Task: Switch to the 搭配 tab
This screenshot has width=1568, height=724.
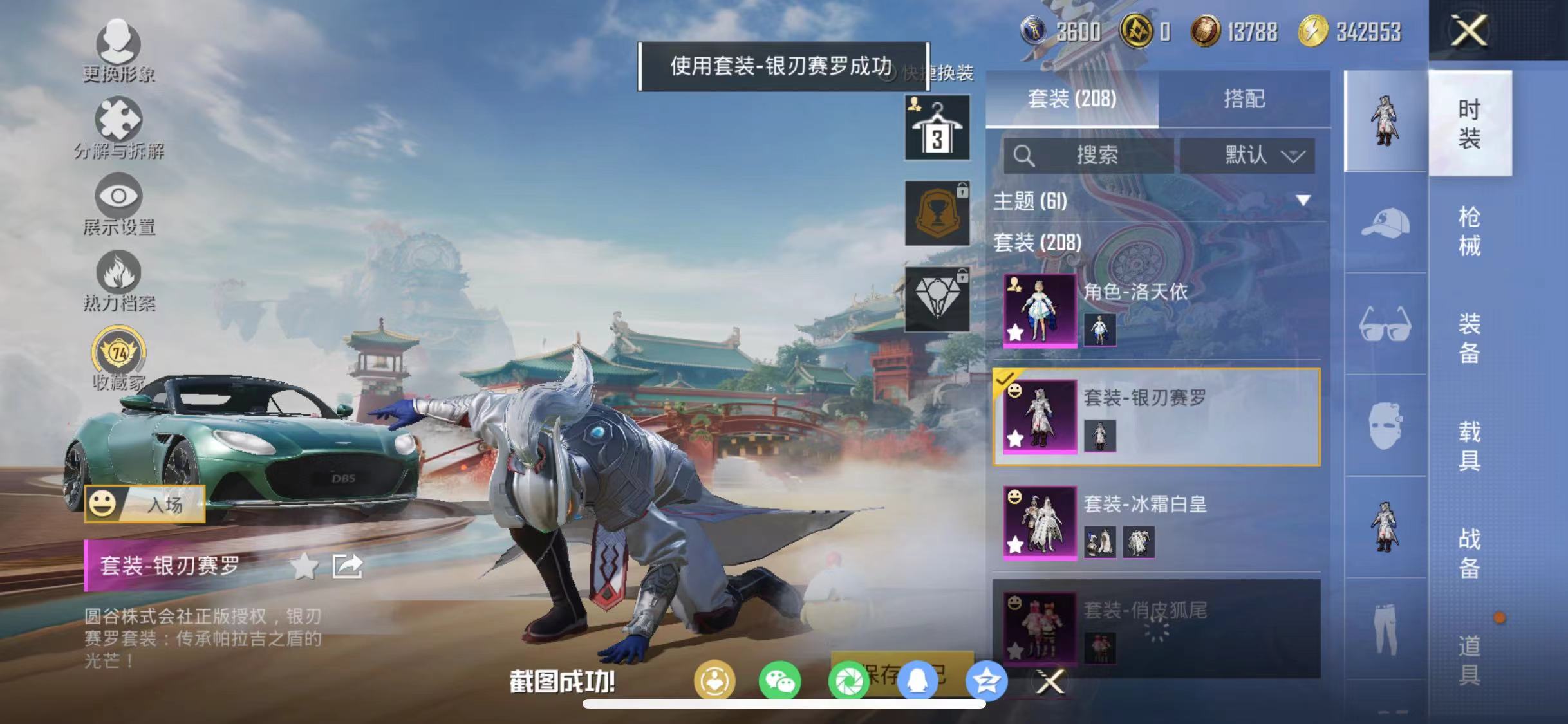Action: 1247,98
